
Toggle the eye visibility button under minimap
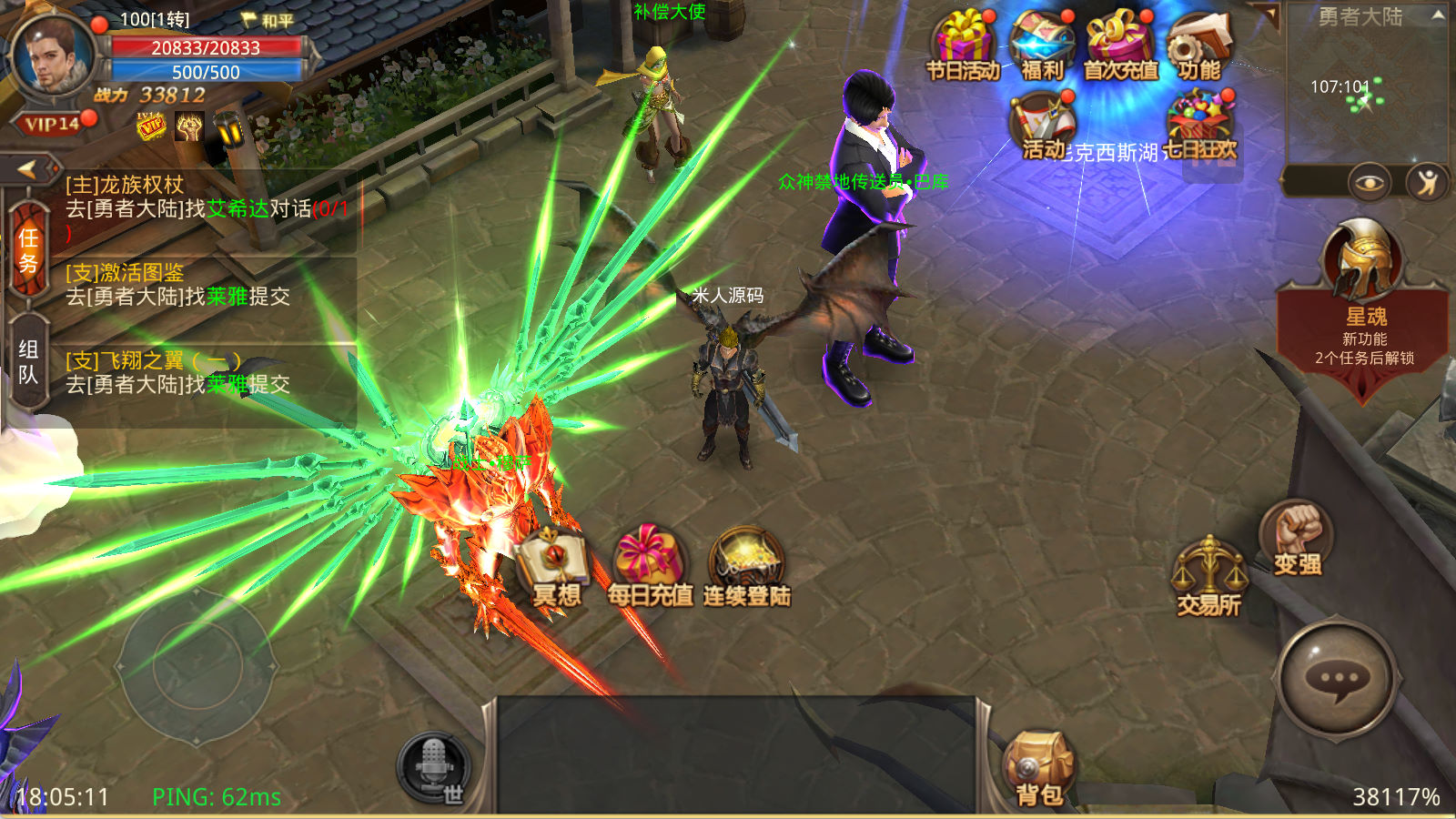(1368, 183)
